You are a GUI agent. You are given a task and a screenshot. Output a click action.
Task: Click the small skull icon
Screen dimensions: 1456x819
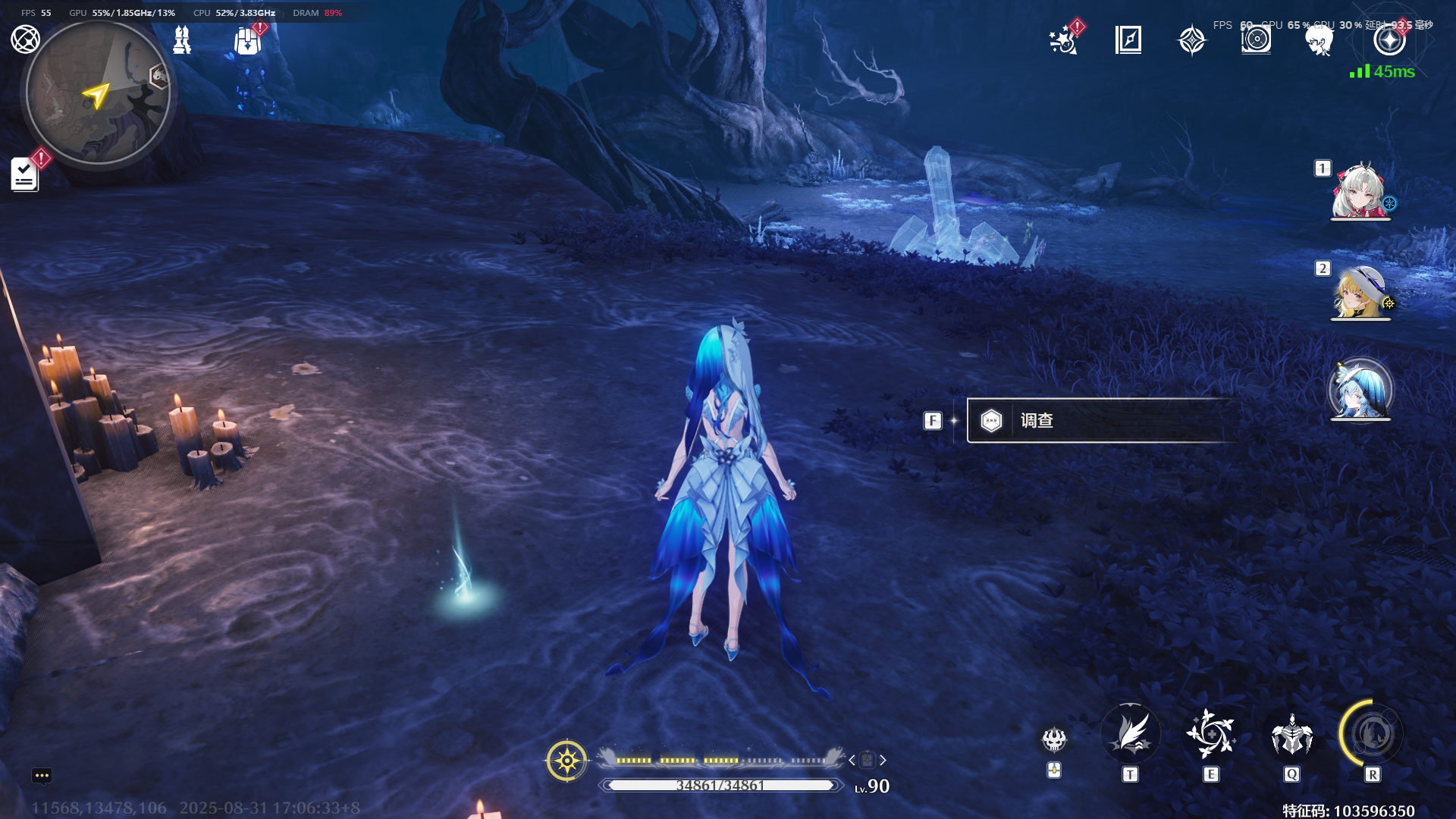point(1054,739)
